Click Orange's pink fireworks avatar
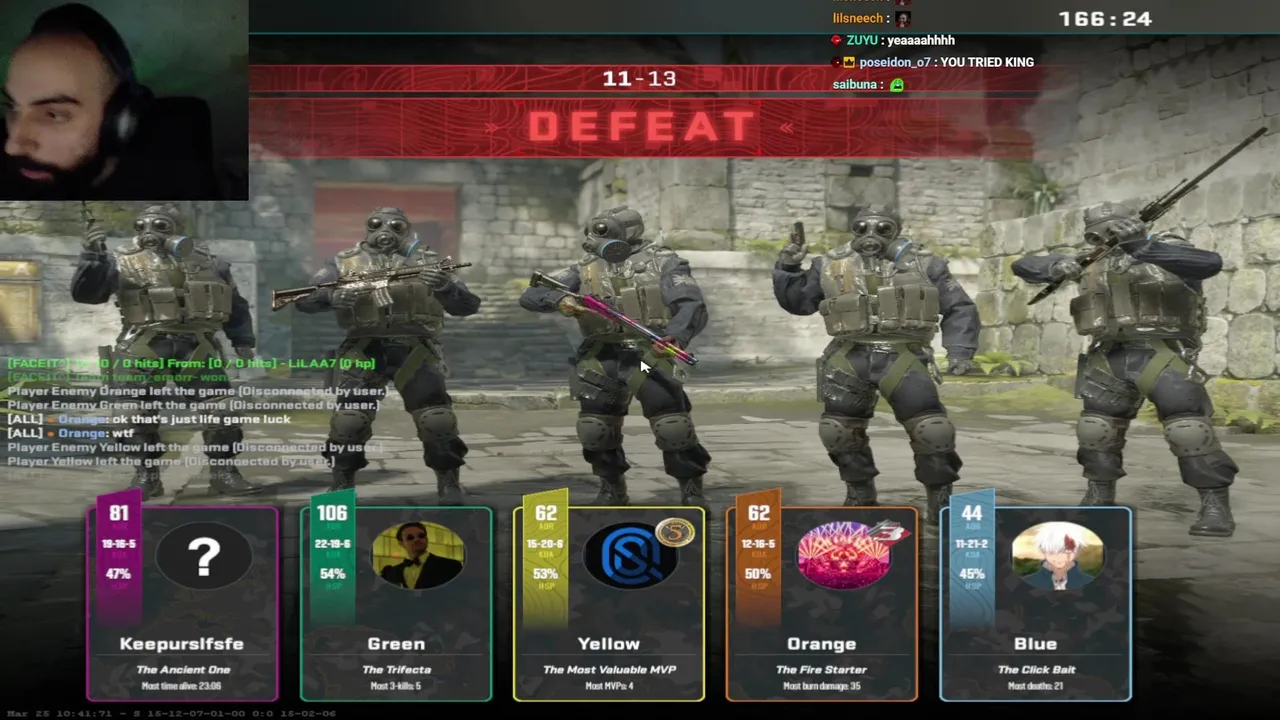The width and height of the screenshot is (1280, 720). tap(845, 556)
